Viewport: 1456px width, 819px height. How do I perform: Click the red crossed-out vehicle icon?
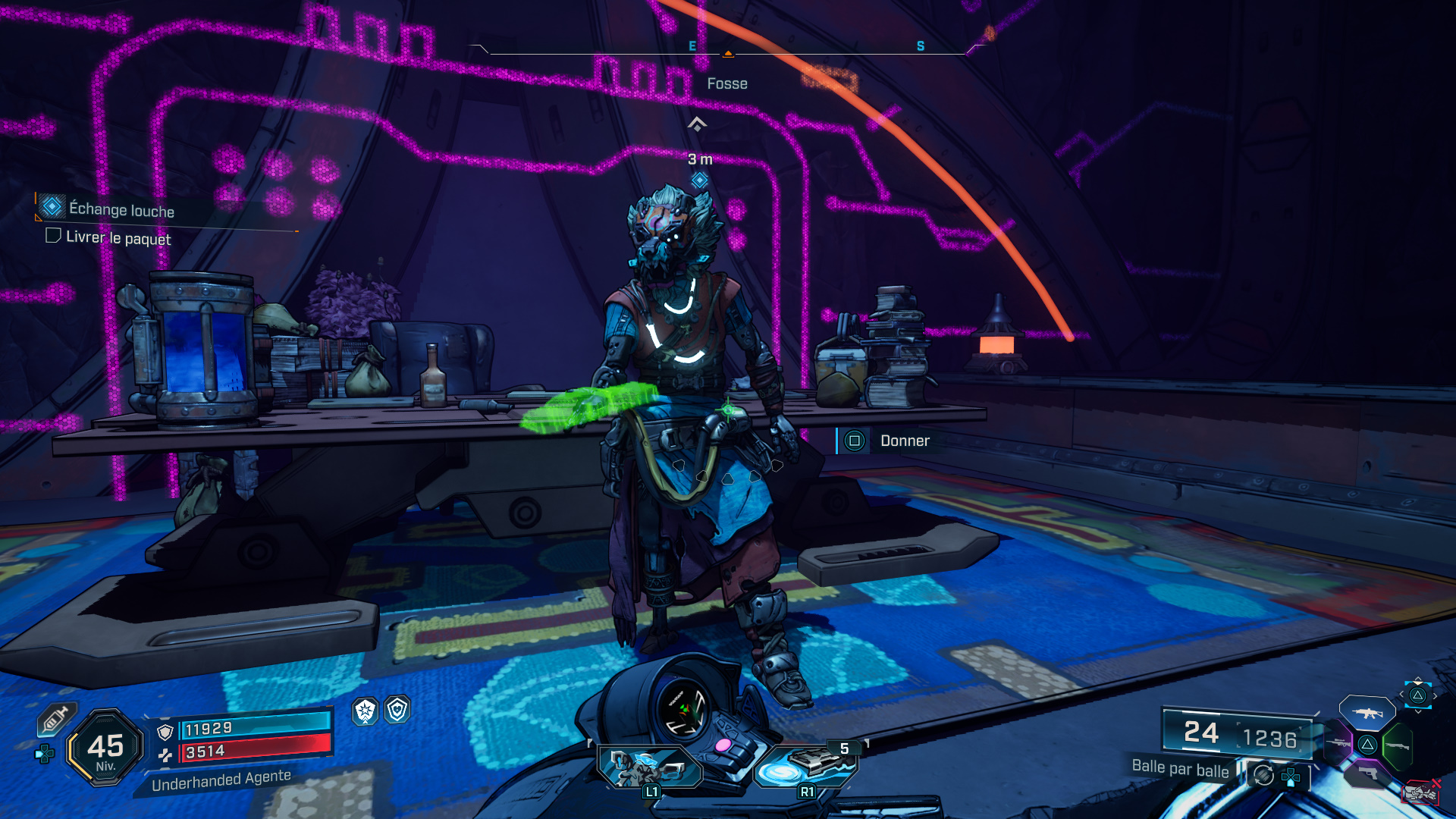click(x=1420, y=792)
